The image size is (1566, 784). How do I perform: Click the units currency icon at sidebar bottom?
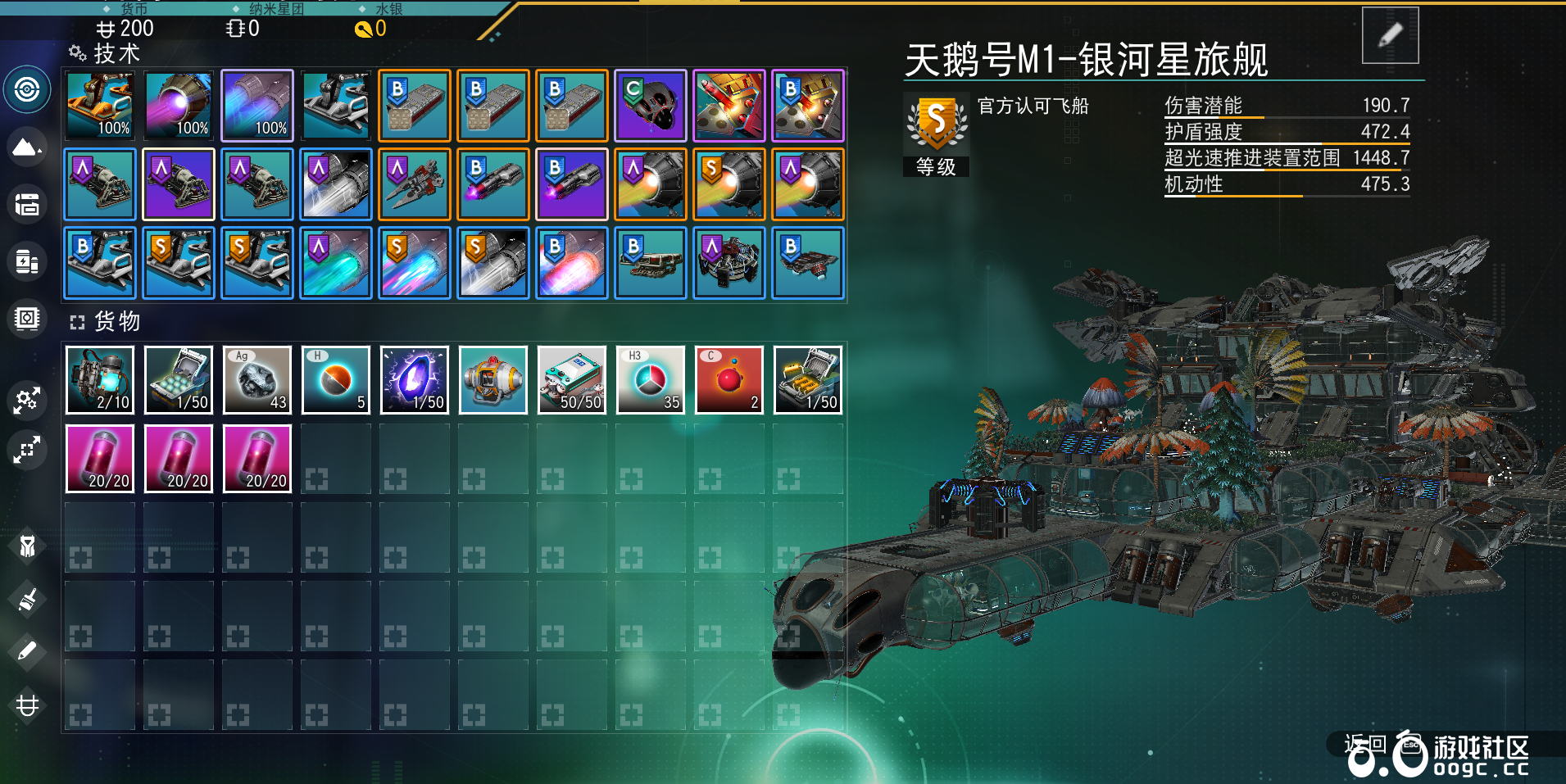27,705
